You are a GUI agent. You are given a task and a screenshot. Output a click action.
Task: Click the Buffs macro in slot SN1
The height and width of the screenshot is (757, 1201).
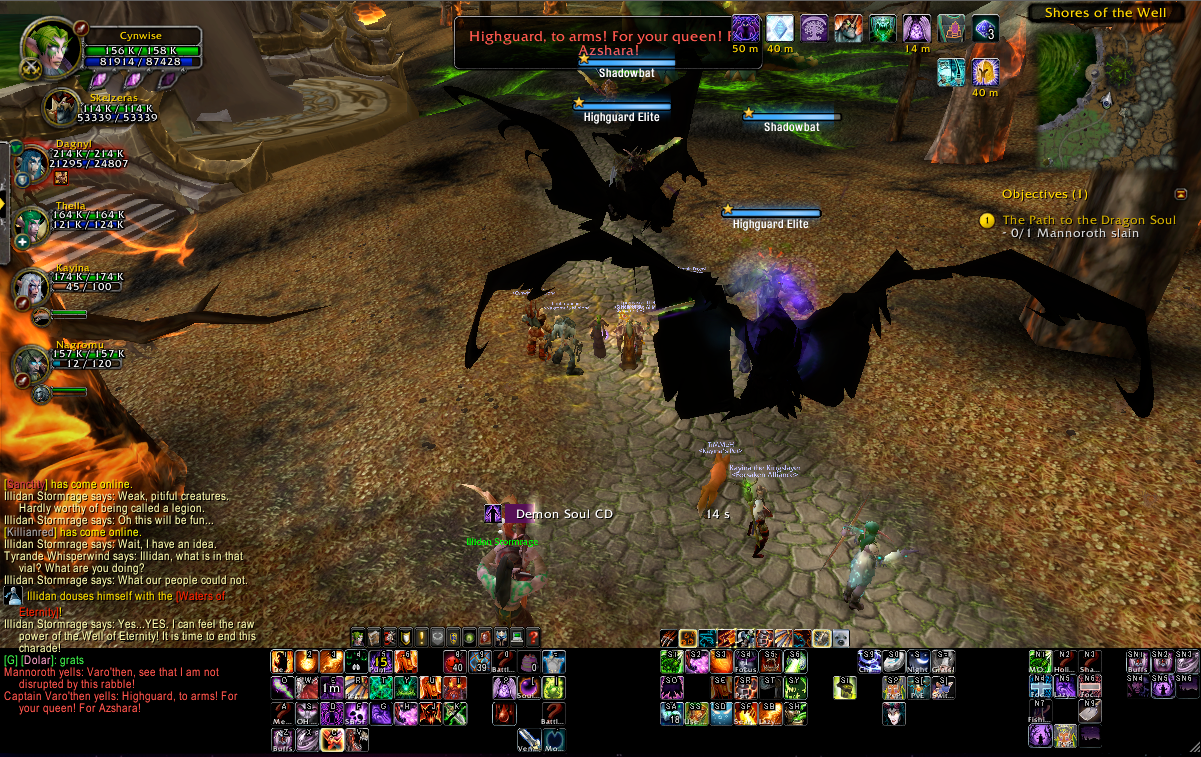1137,661
